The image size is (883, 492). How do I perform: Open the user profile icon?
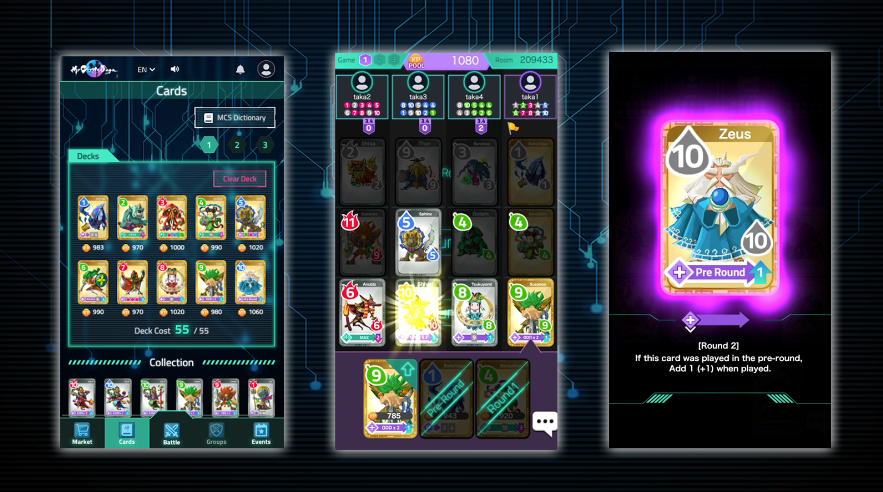point(266,70)
